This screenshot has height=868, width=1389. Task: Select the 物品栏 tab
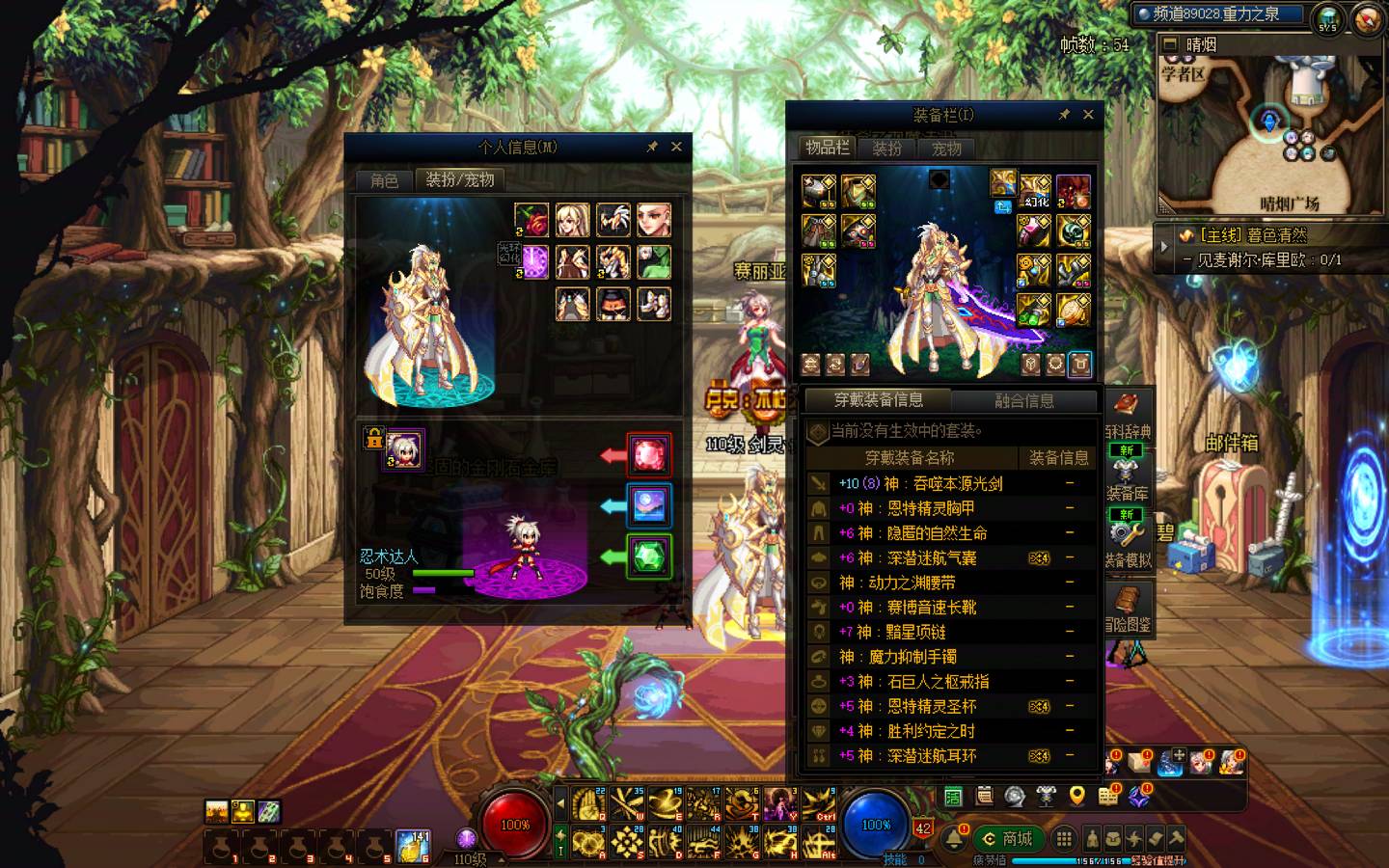828,148
